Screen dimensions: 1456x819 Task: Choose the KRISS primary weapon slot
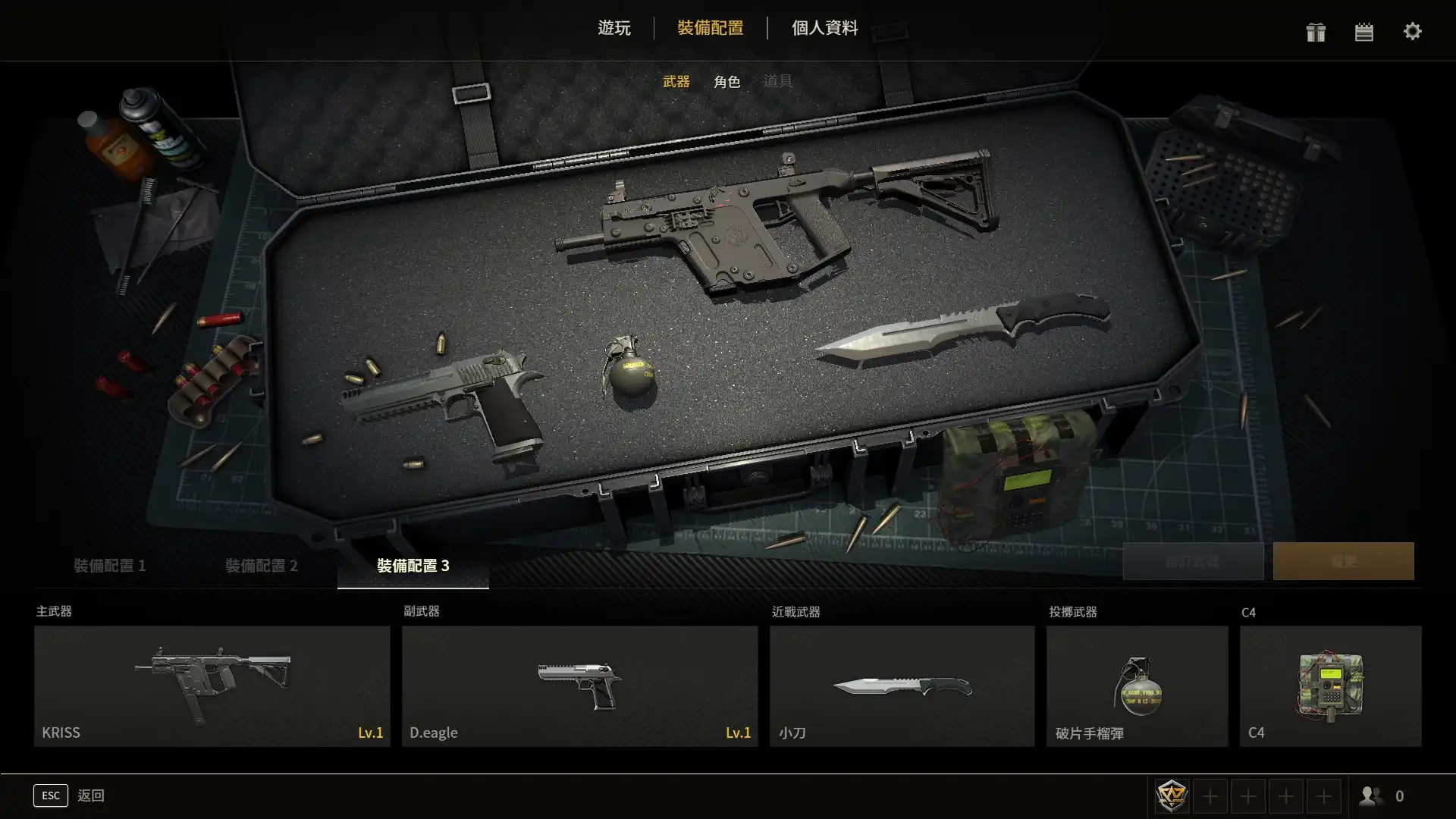(x=212, y=686)
